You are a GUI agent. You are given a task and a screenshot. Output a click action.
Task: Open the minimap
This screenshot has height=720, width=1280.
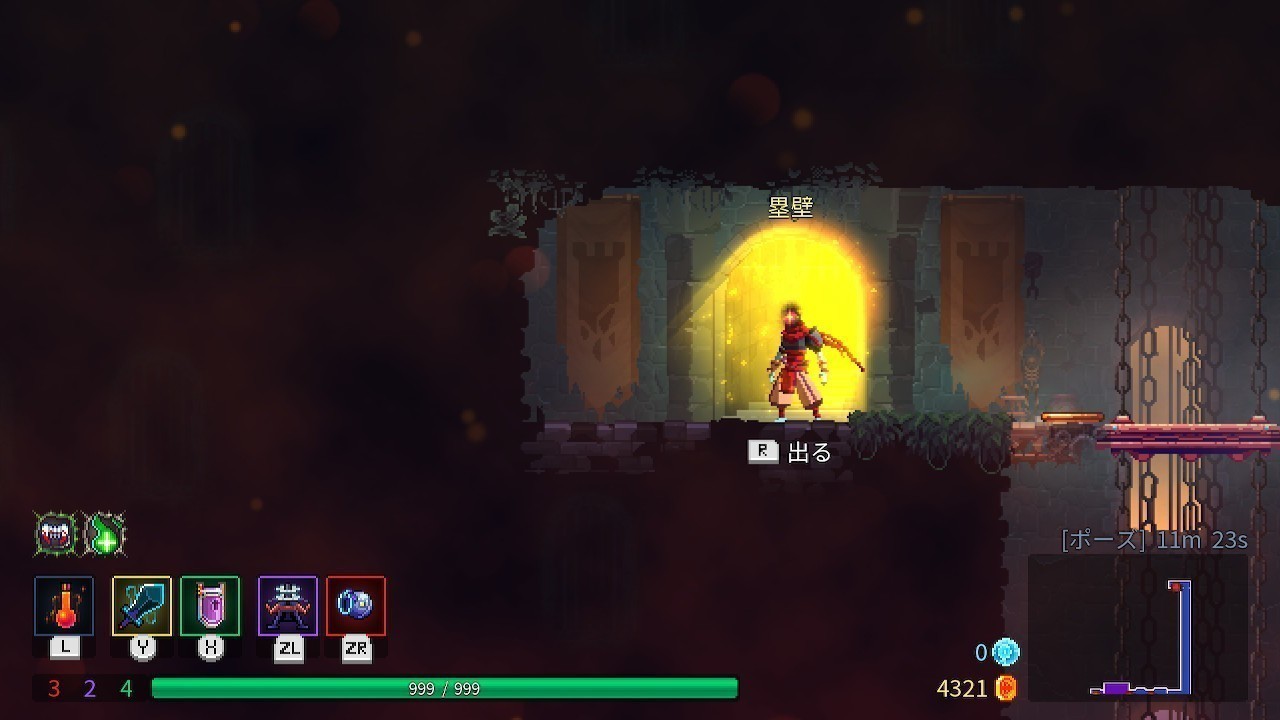[x=1138, y=627]
